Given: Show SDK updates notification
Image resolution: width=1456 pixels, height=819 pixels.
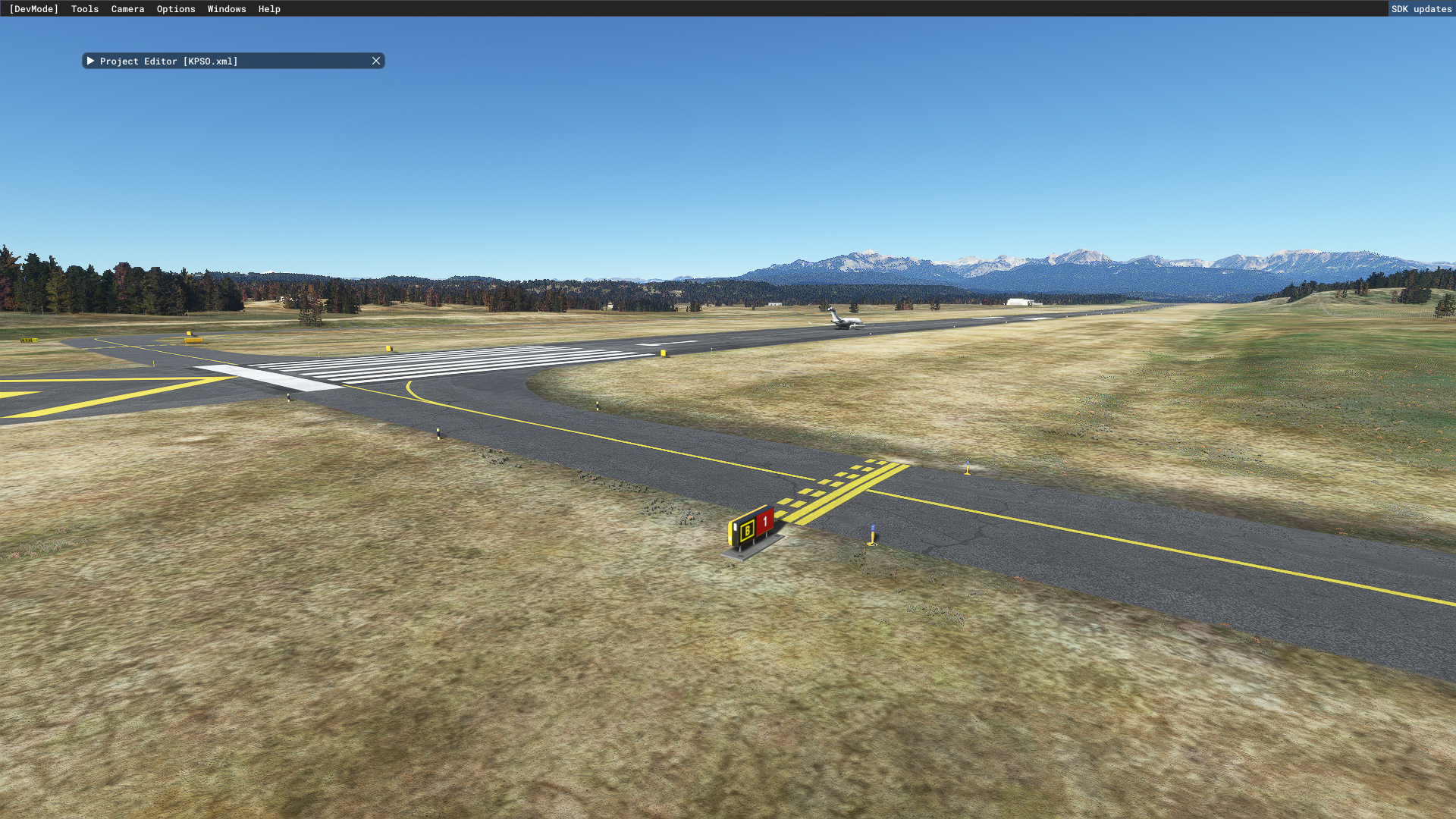Looking at the screenshot, I should coord(1421,9).
